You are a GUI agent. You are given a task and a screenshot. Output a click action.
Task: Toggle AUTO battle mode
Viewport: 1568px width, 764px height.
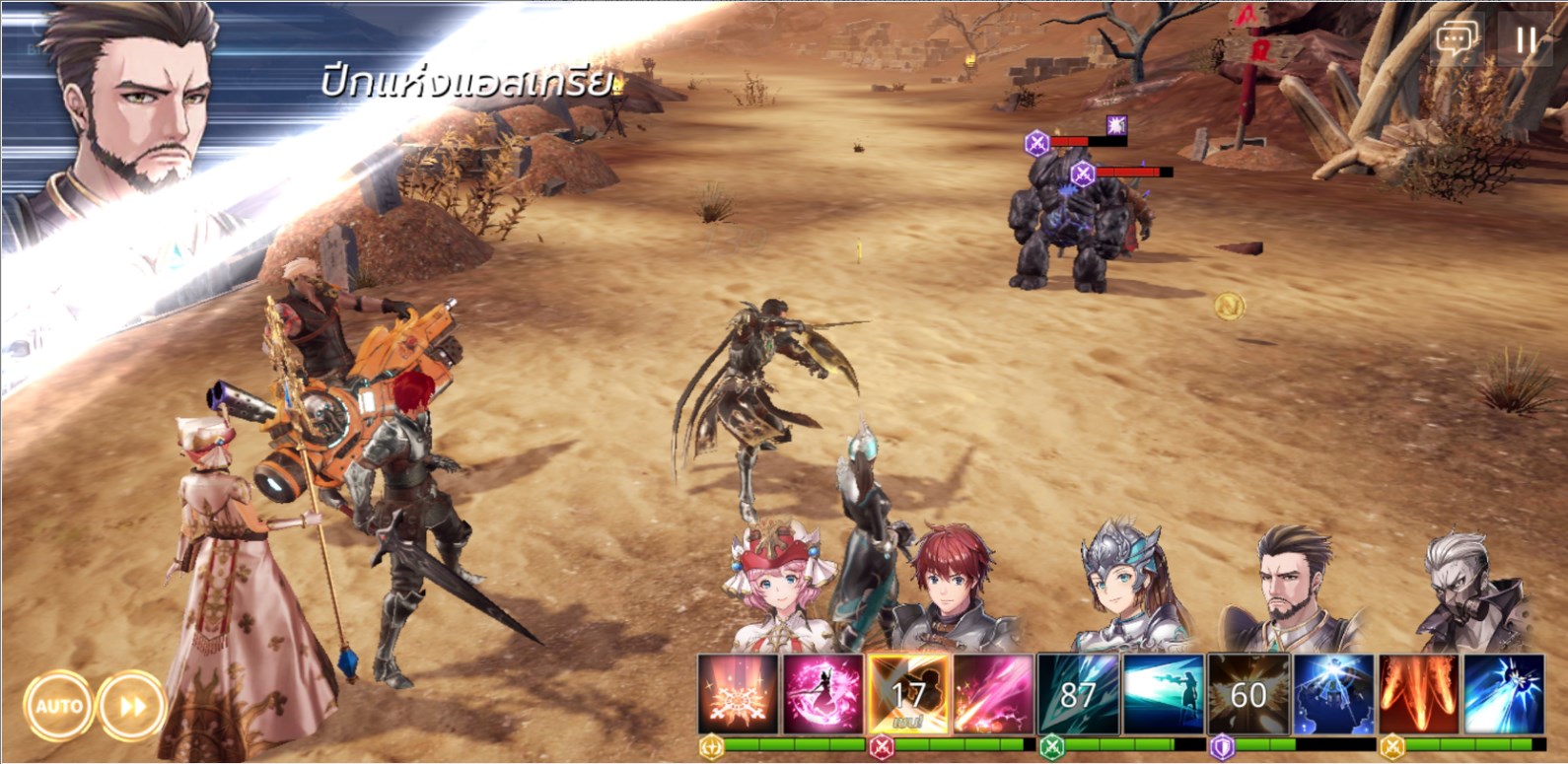coord(58,706)
